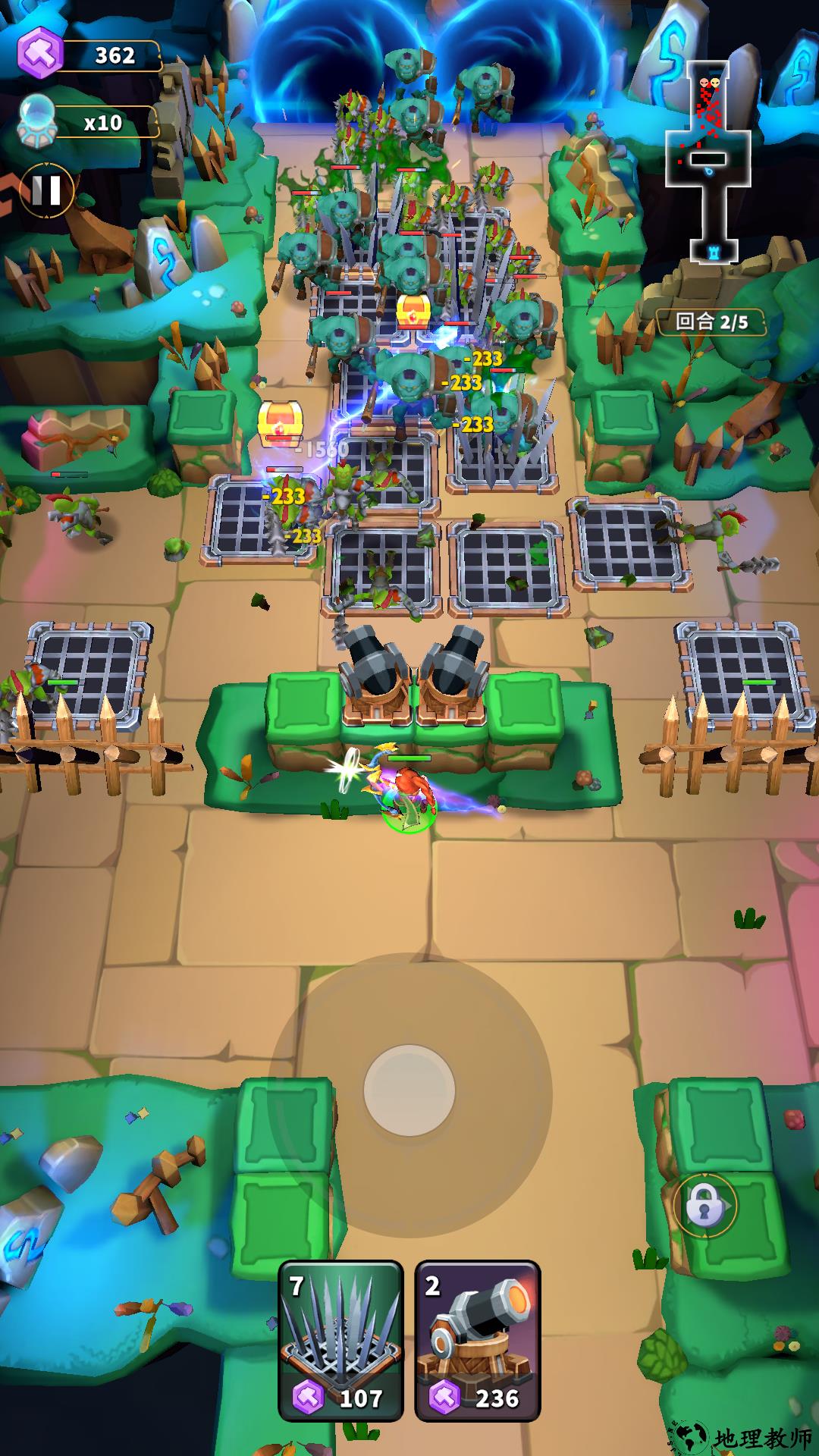Open the dungeon minimap
The image size is (819, 1456).
709,159
